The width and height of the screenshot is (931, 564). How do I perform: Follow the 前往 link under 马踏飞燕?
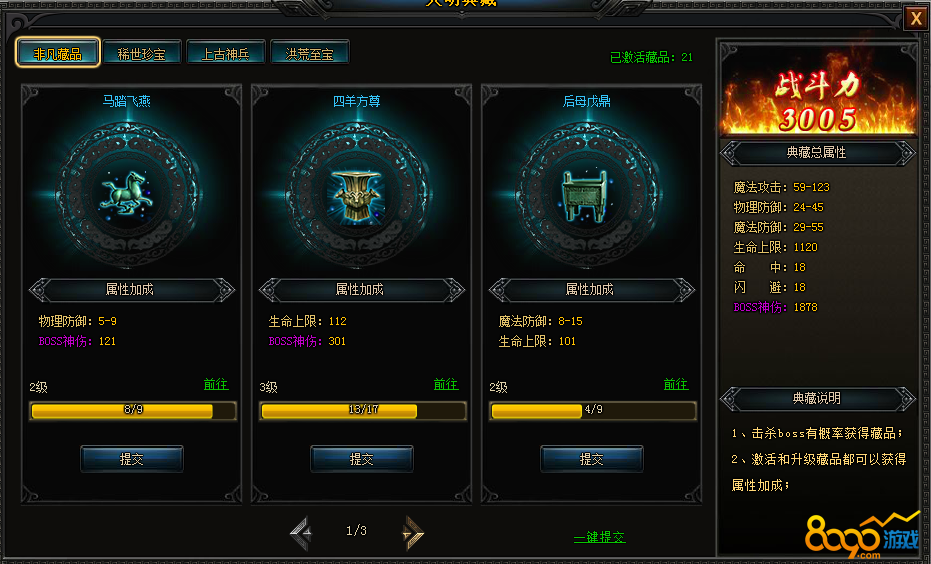click(x=216, y=384)
